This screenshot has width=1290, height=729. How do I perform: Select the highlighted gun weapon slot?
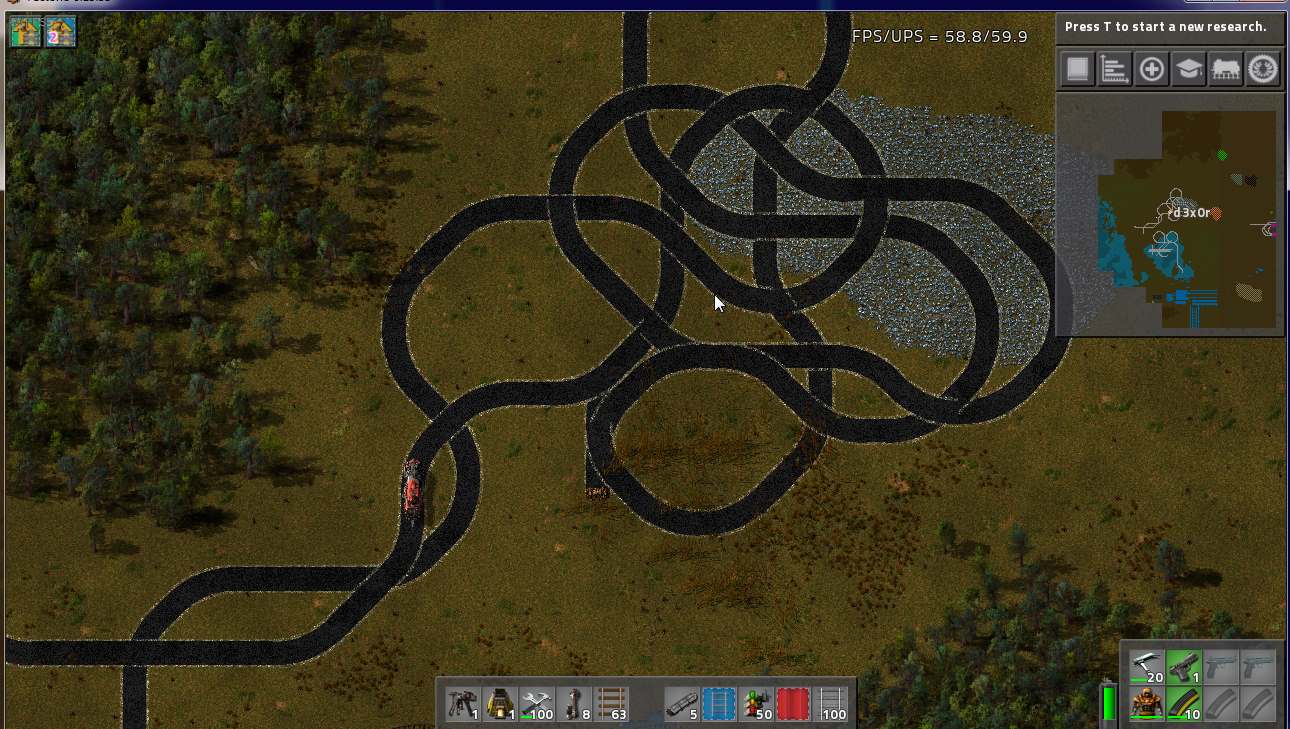click(1184, 667)
